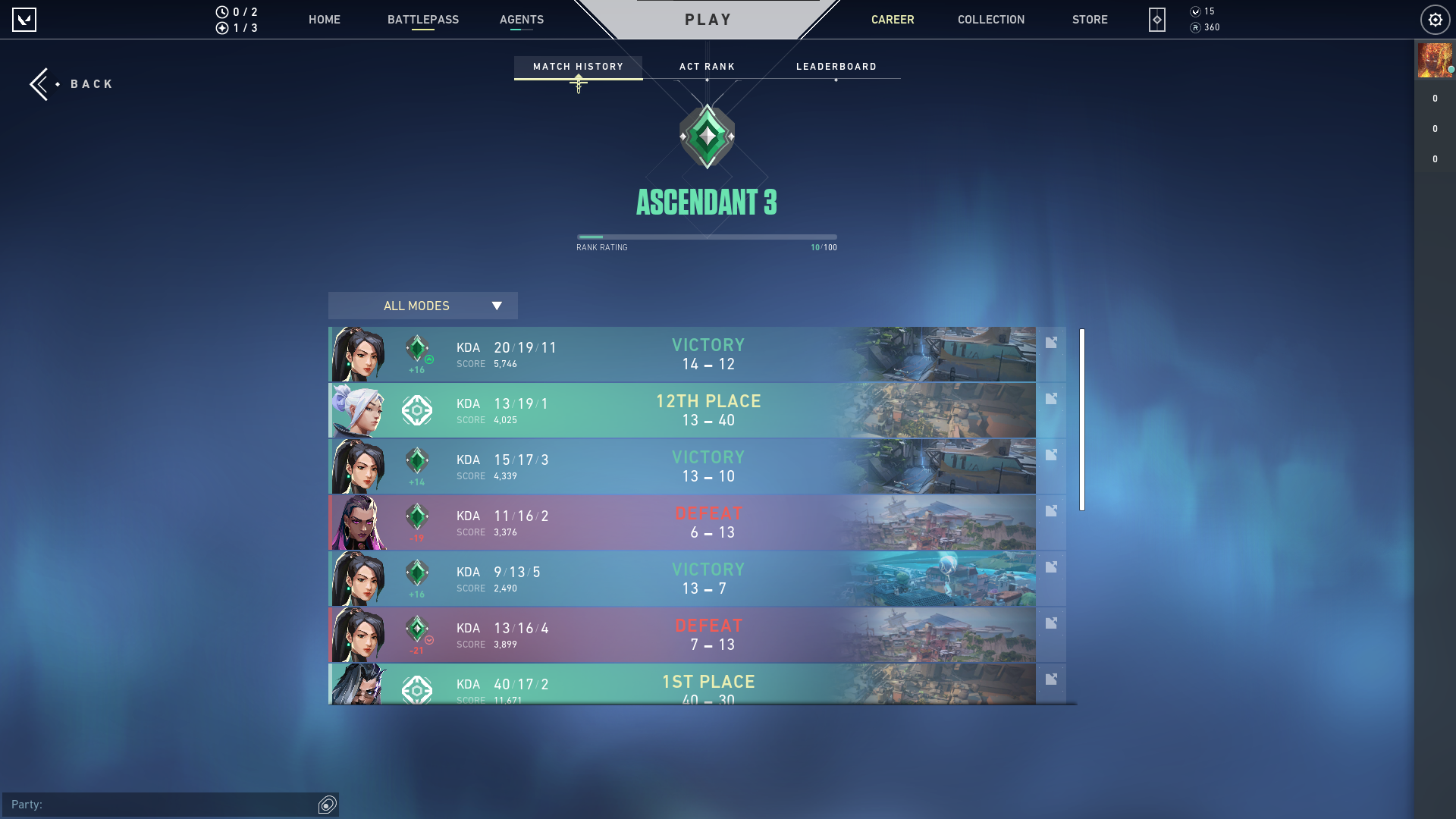Expand details of the top Victory match
1456x819 pixels.
(x=1051, y=342)
